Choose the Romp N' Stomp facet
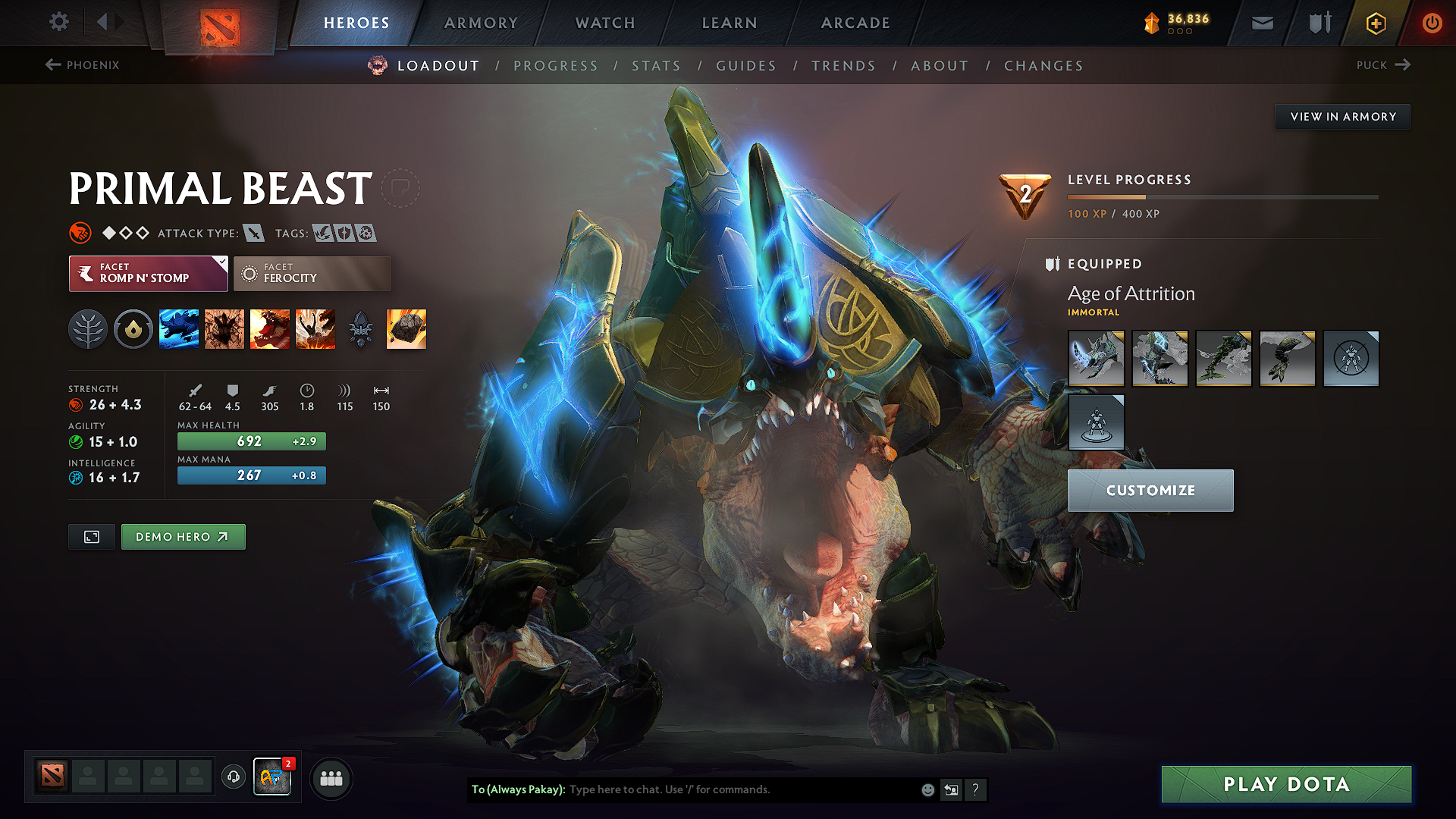 (x=148, y=273)
